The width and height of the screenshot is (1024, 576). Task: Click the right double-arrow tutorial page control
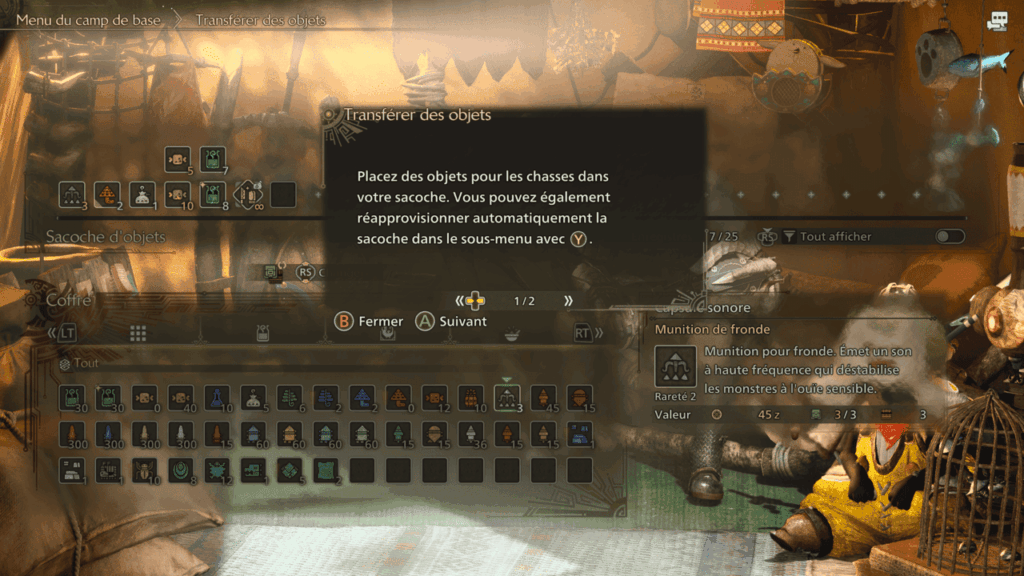click(x=568, y=301)
